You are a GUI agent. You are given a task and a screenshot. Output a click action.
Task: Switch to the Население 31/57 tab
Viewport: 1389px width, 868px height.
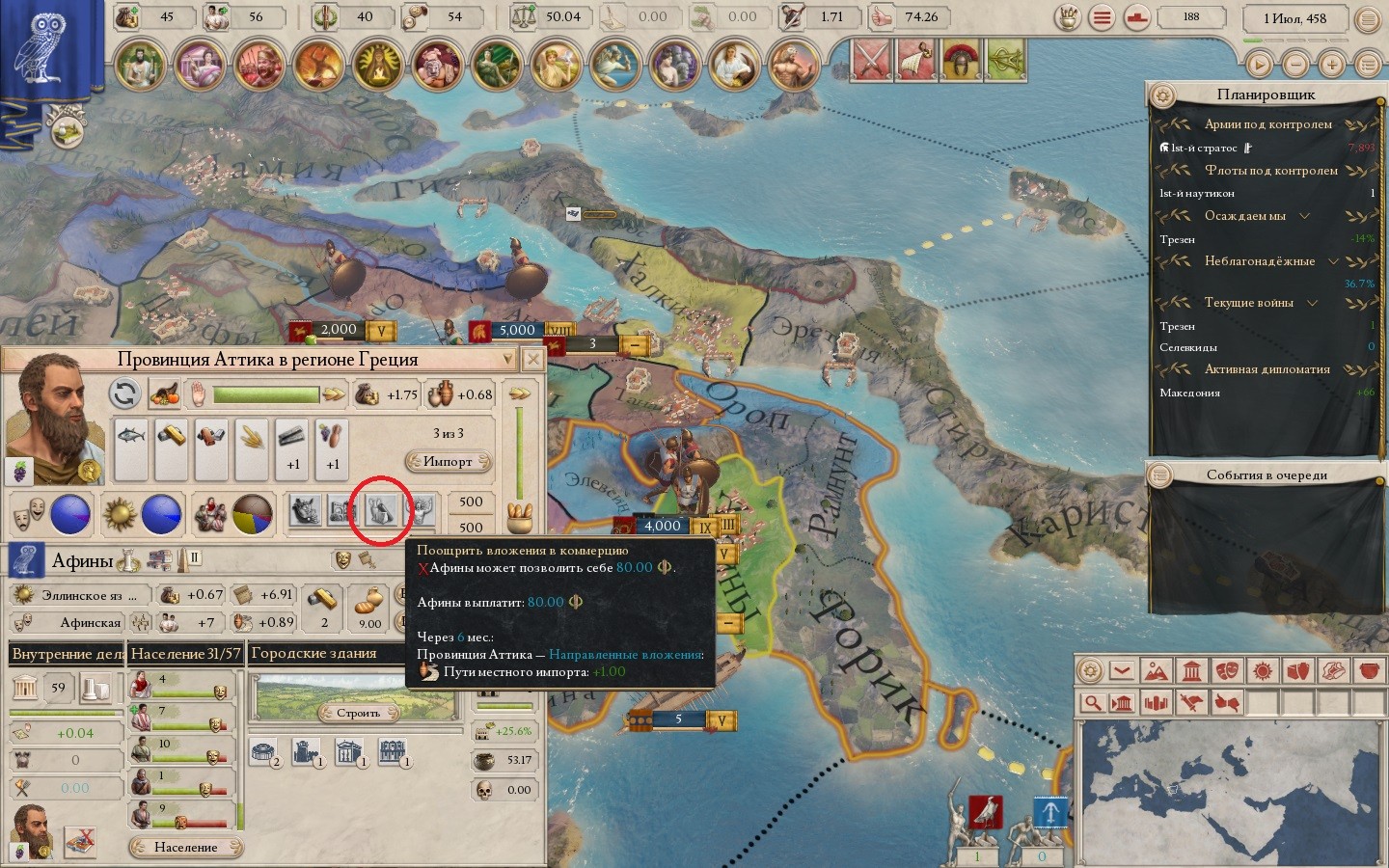(x=185, y=654)
